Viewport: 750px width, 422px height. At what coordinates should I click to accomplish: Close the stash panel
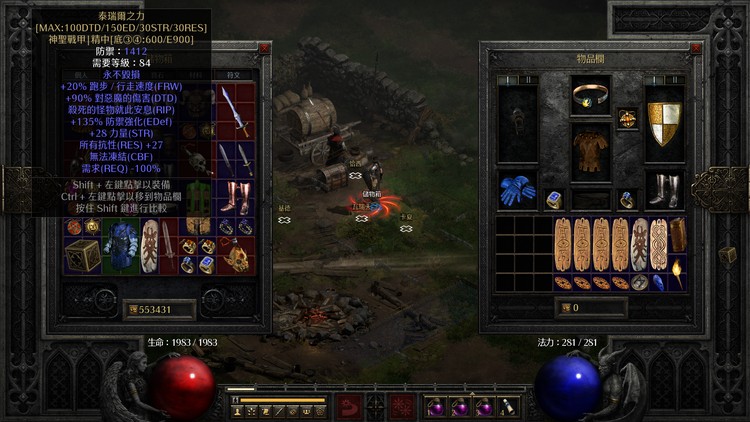coord(264,47)
